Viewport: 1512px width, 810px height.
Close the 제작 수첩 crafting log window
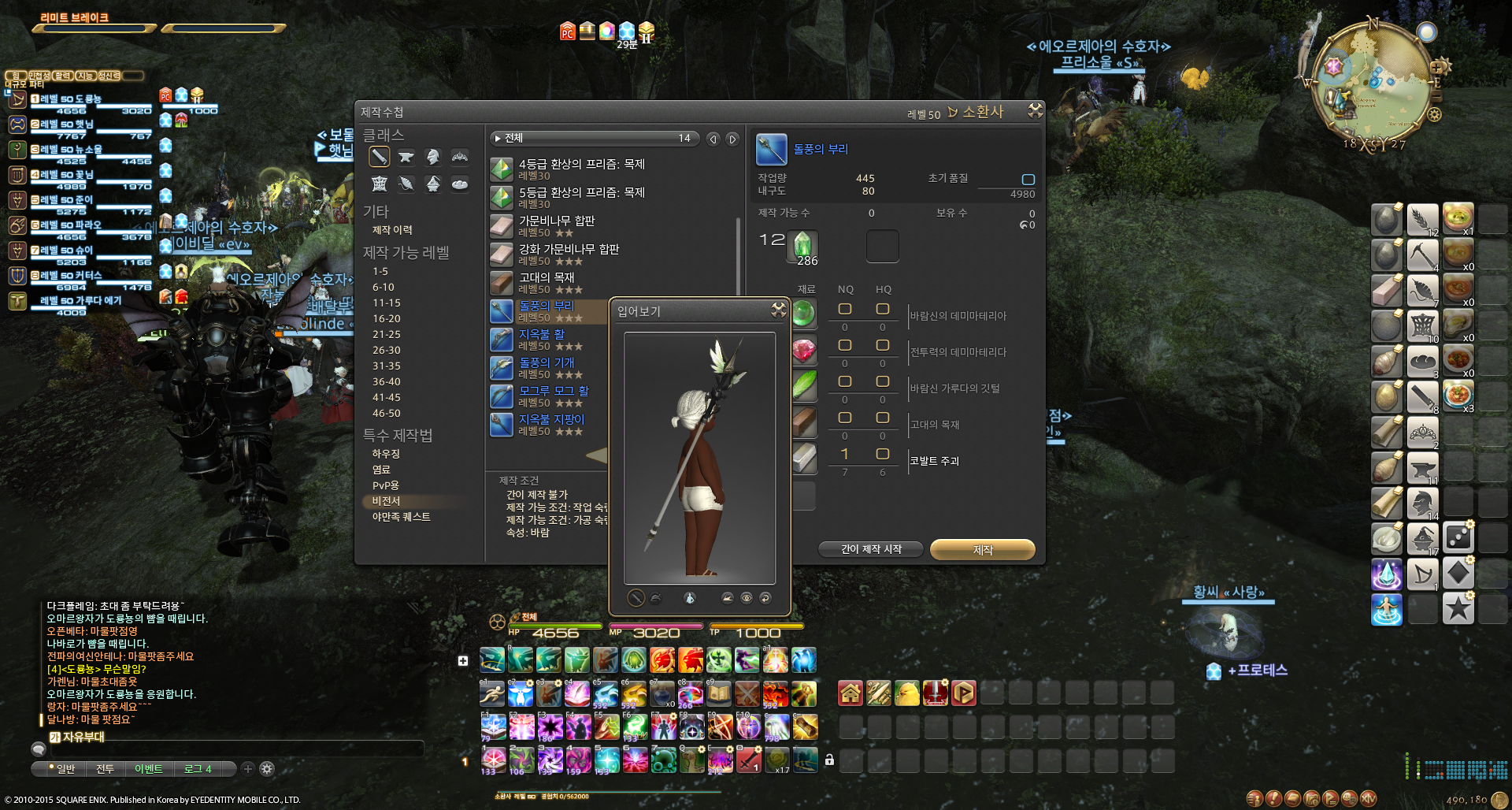click(1035, 111)
